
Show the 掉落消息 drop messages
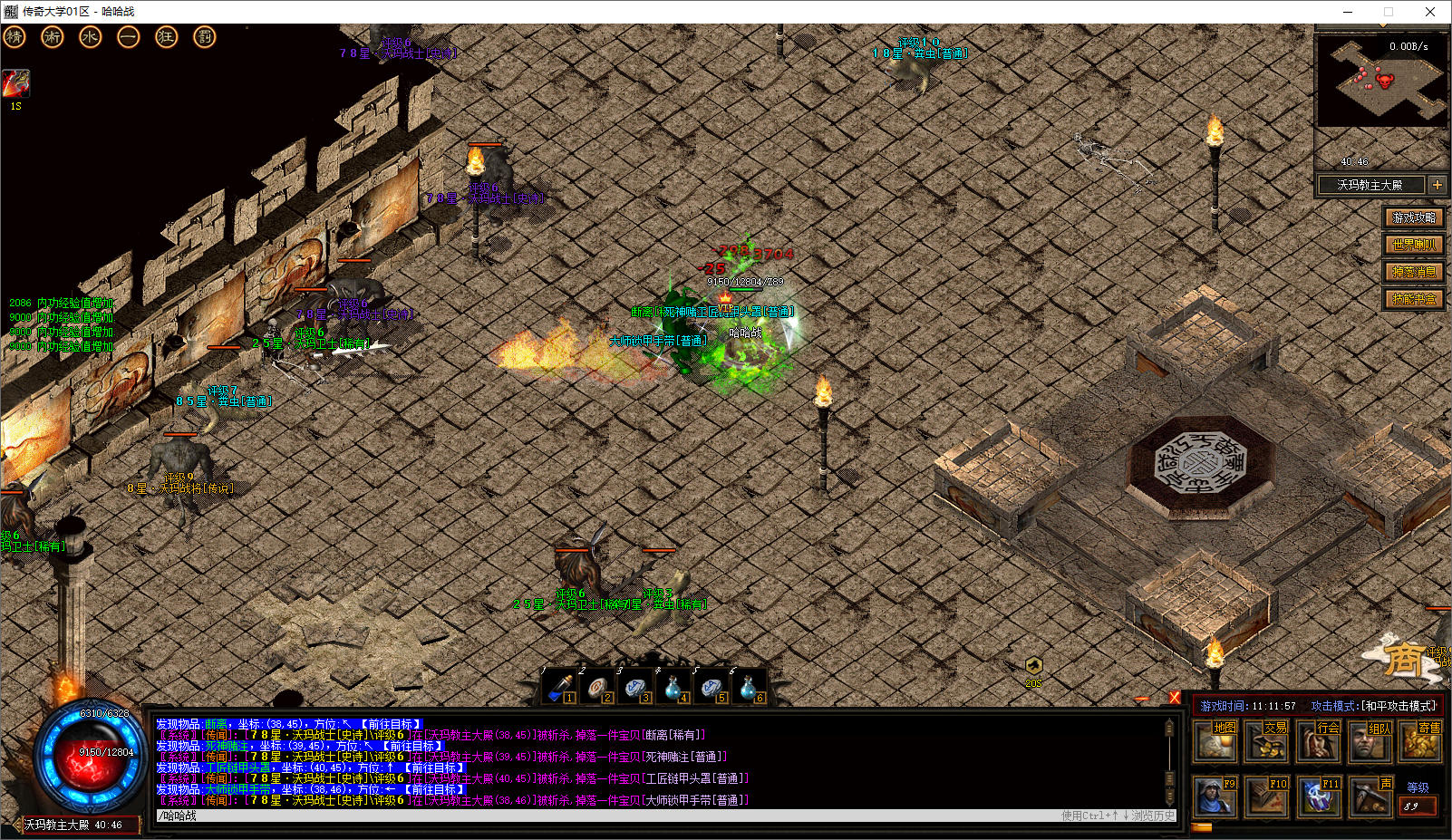pos(1414,272)
